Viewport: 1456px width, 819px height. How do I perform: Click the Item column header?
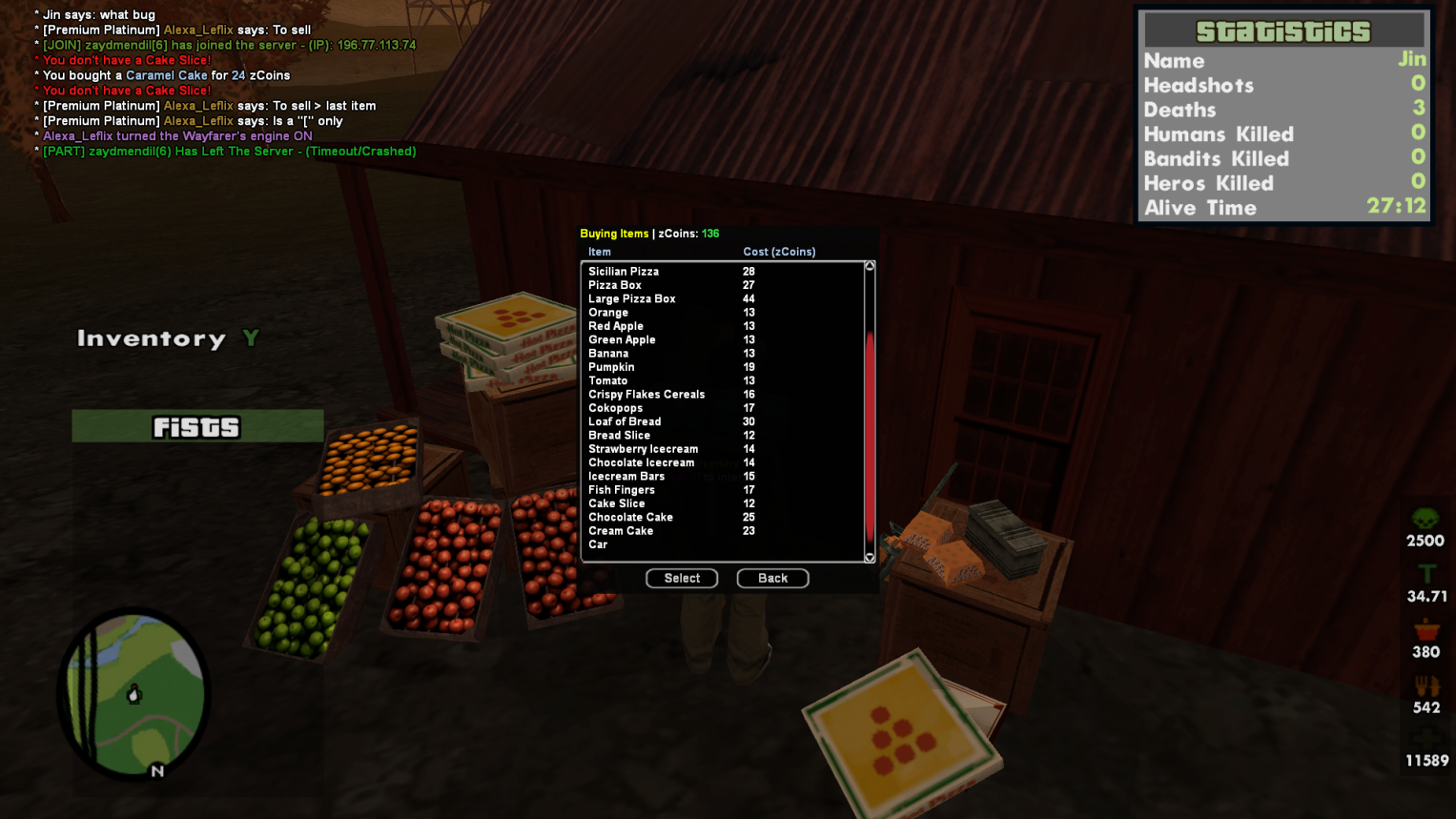click(599, 252)
